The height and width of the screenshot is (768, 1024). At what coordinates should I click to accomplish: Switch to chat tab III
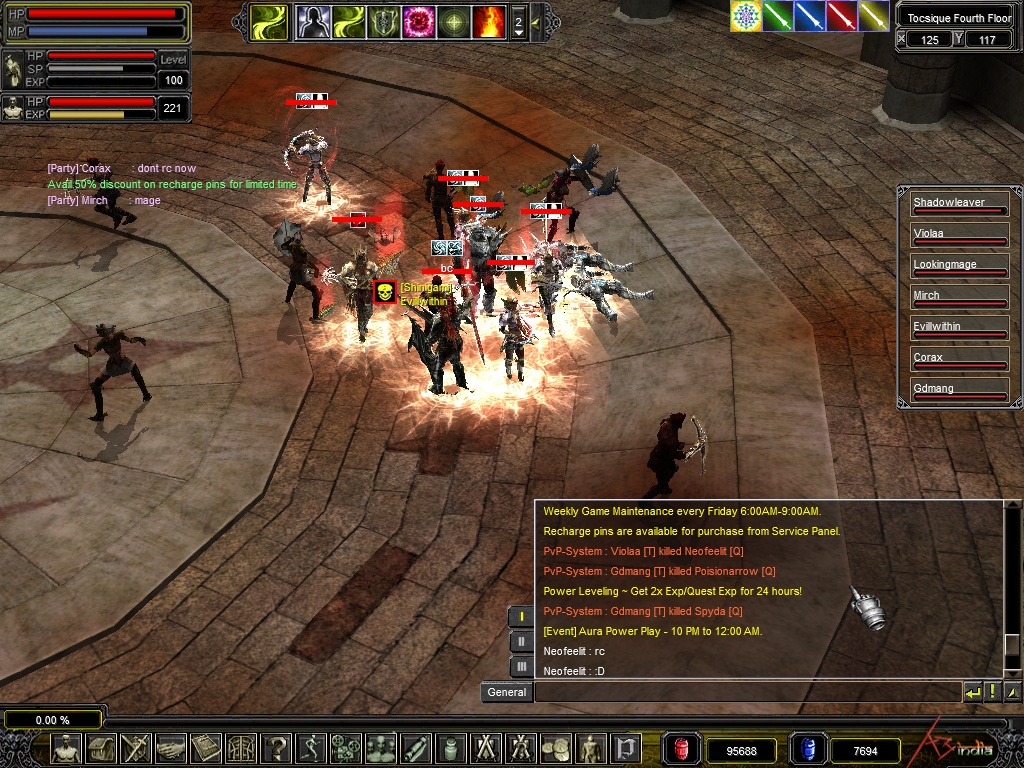[521, 666]
